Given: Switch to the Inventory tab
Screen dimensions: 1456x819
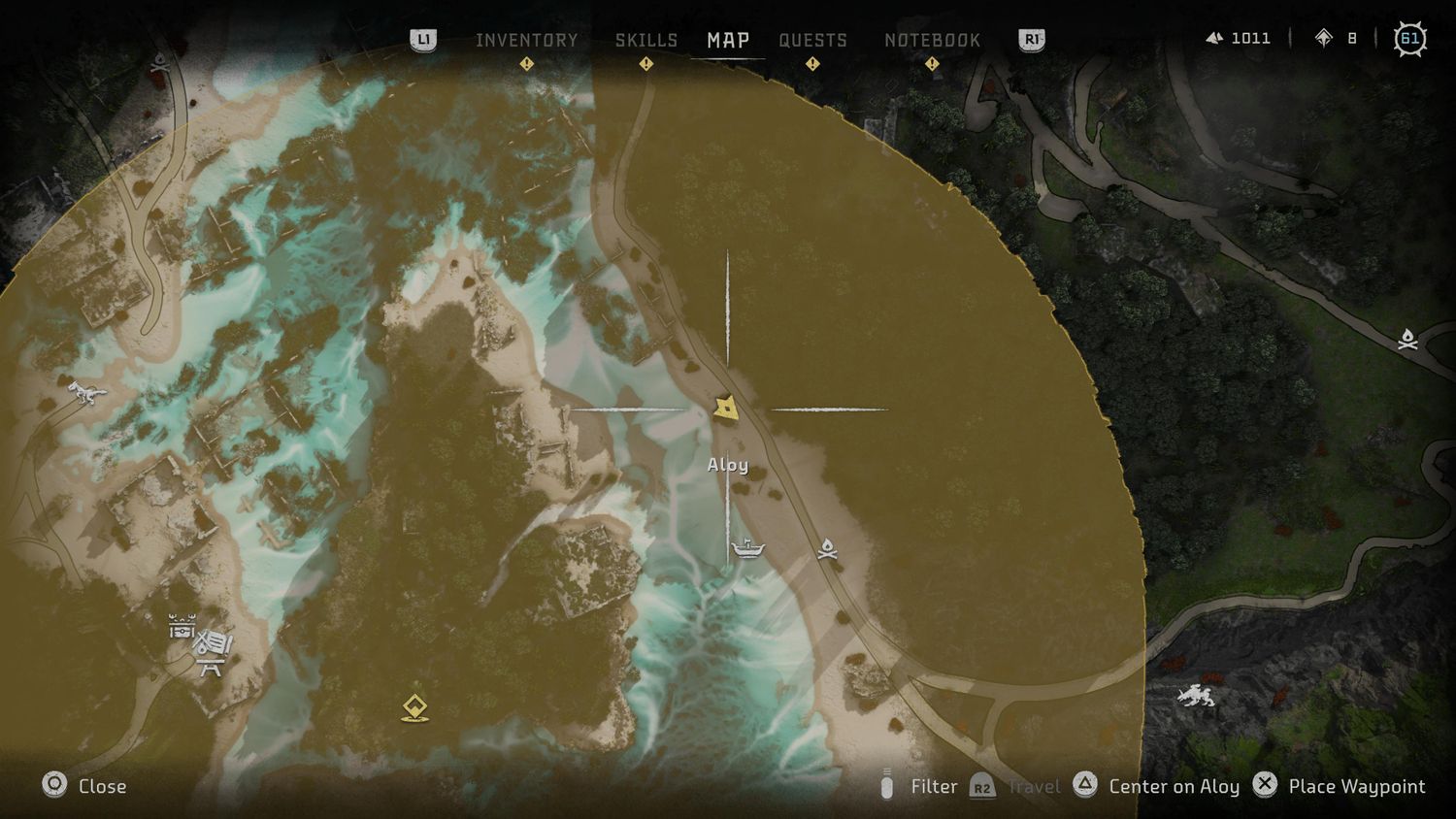Looking at the screenshot, I should (x=526, y=40).
